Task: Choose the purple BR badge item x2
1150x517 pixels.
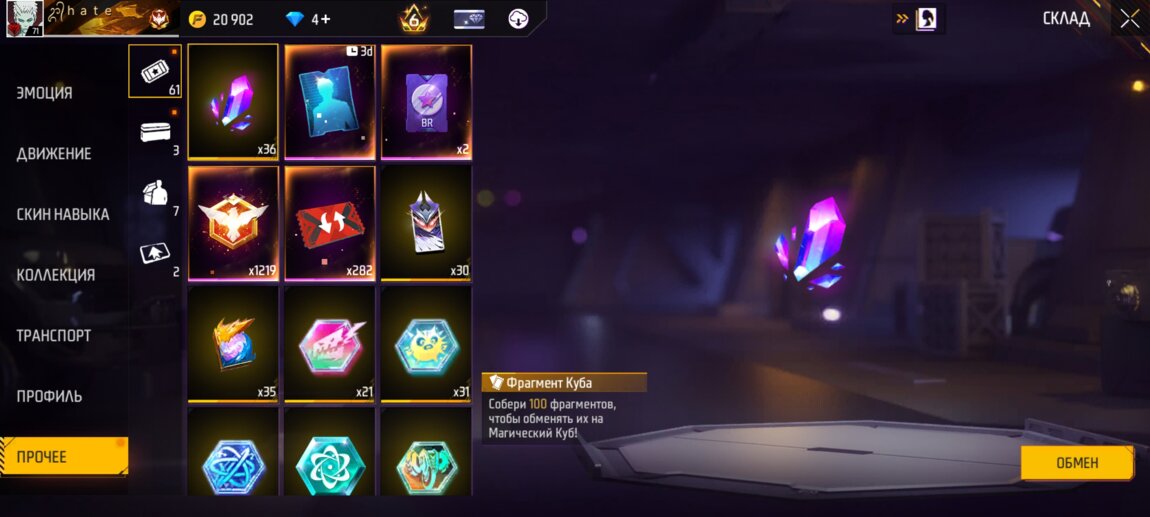Action: click(426, 101)
